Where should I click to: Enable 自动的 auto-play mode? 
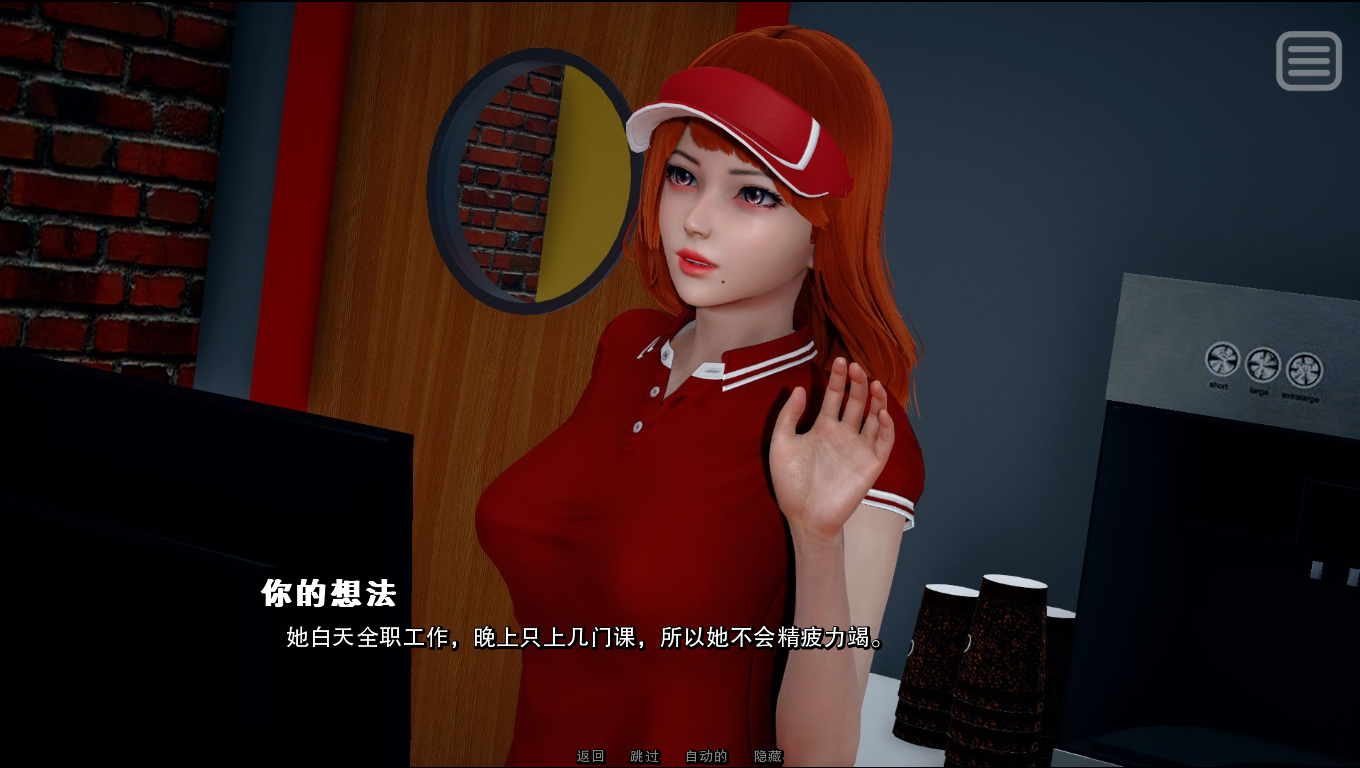click(705, 756)
